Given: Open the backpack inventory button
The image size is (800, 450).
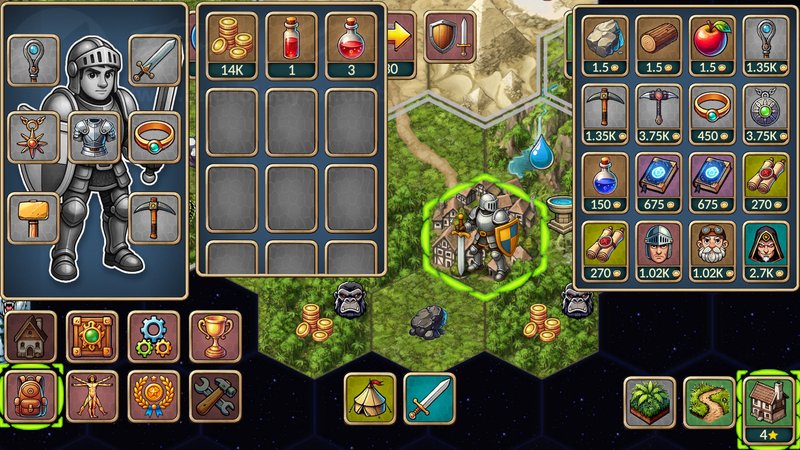Looking at the screenshot, I should [x=33, y=396].
